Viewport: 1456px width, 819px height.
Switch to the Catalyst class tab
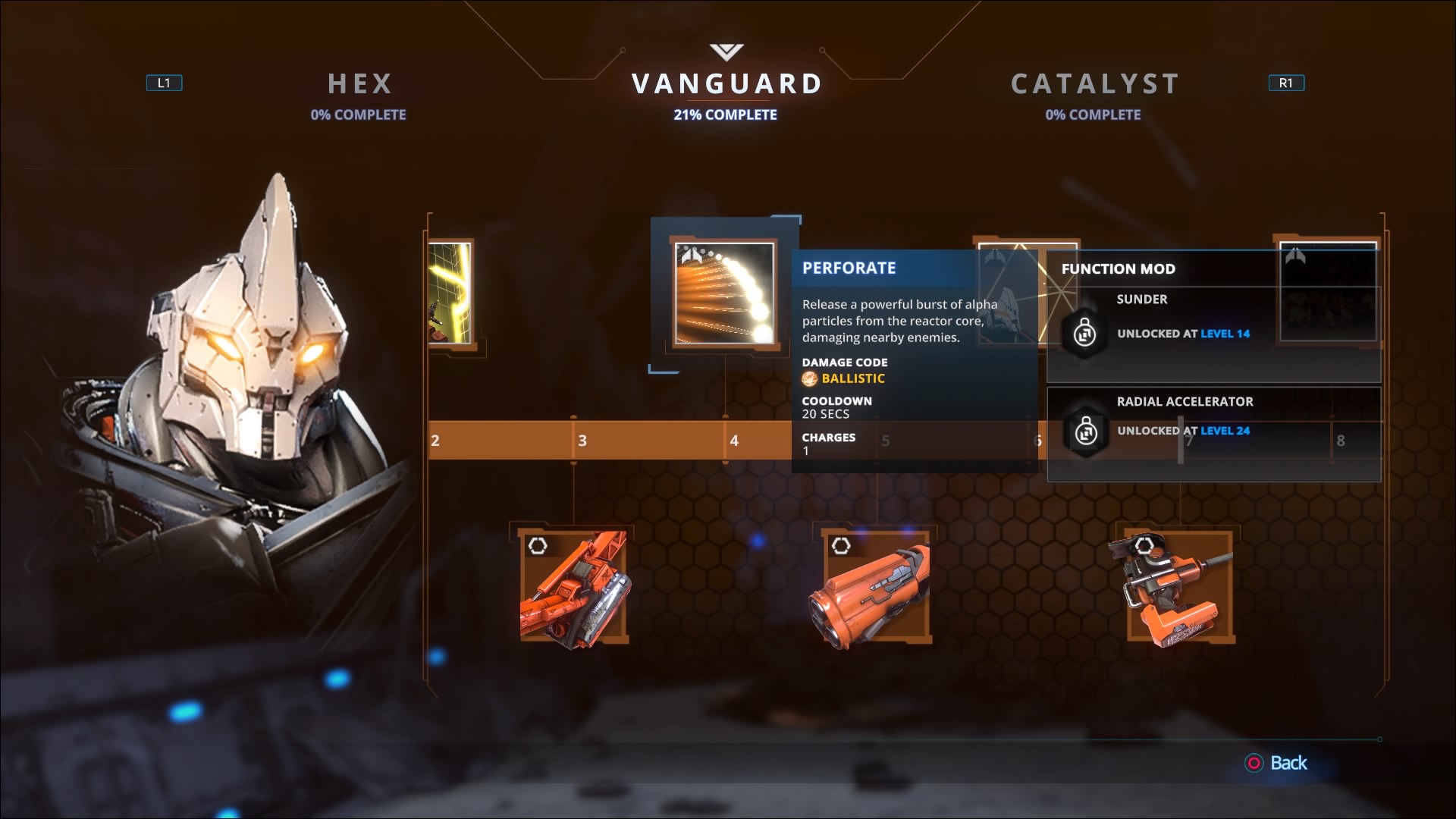click(x=1094, y=84)
